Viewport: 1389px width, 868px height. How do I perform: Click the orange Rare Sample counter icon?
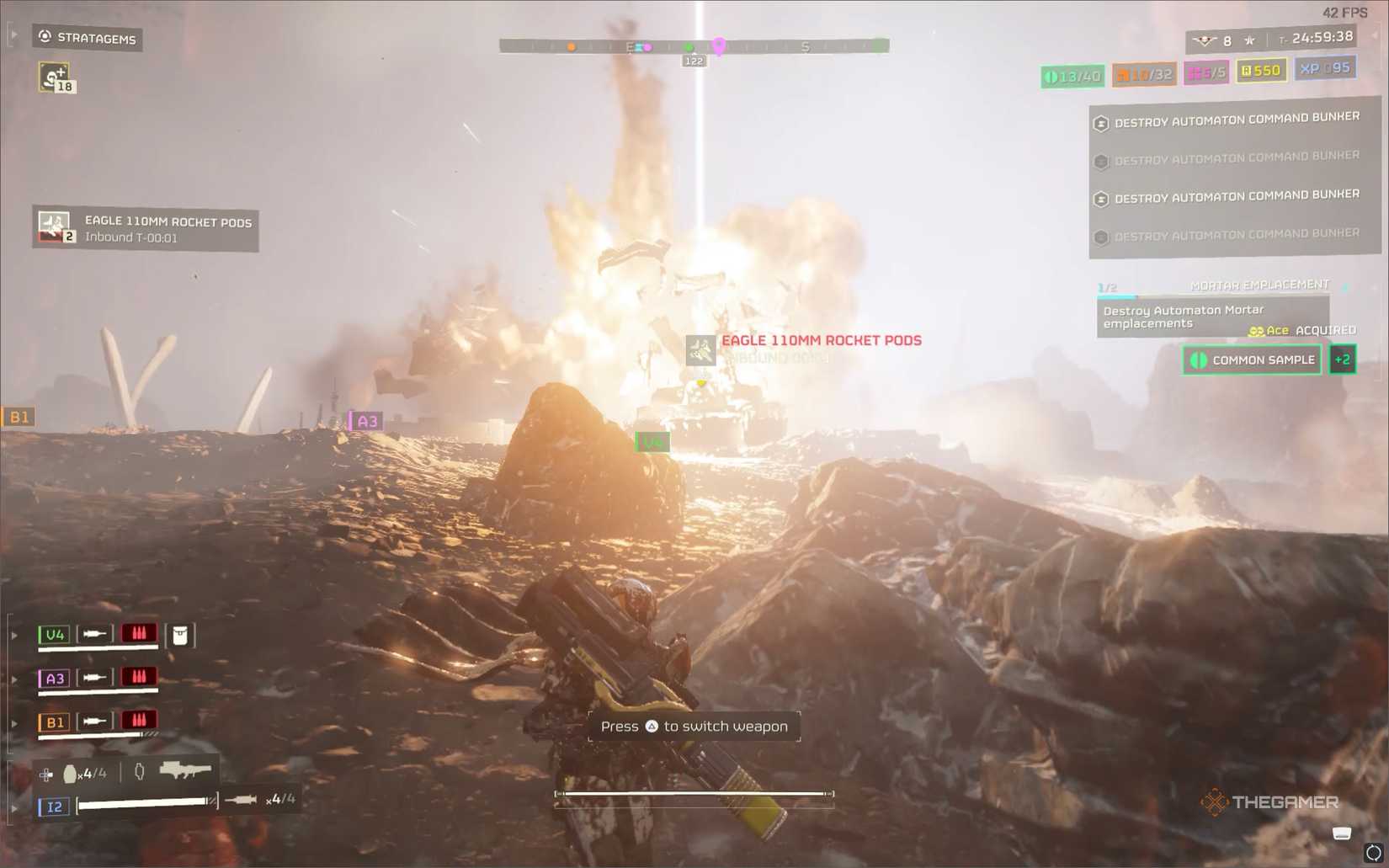1122,74
